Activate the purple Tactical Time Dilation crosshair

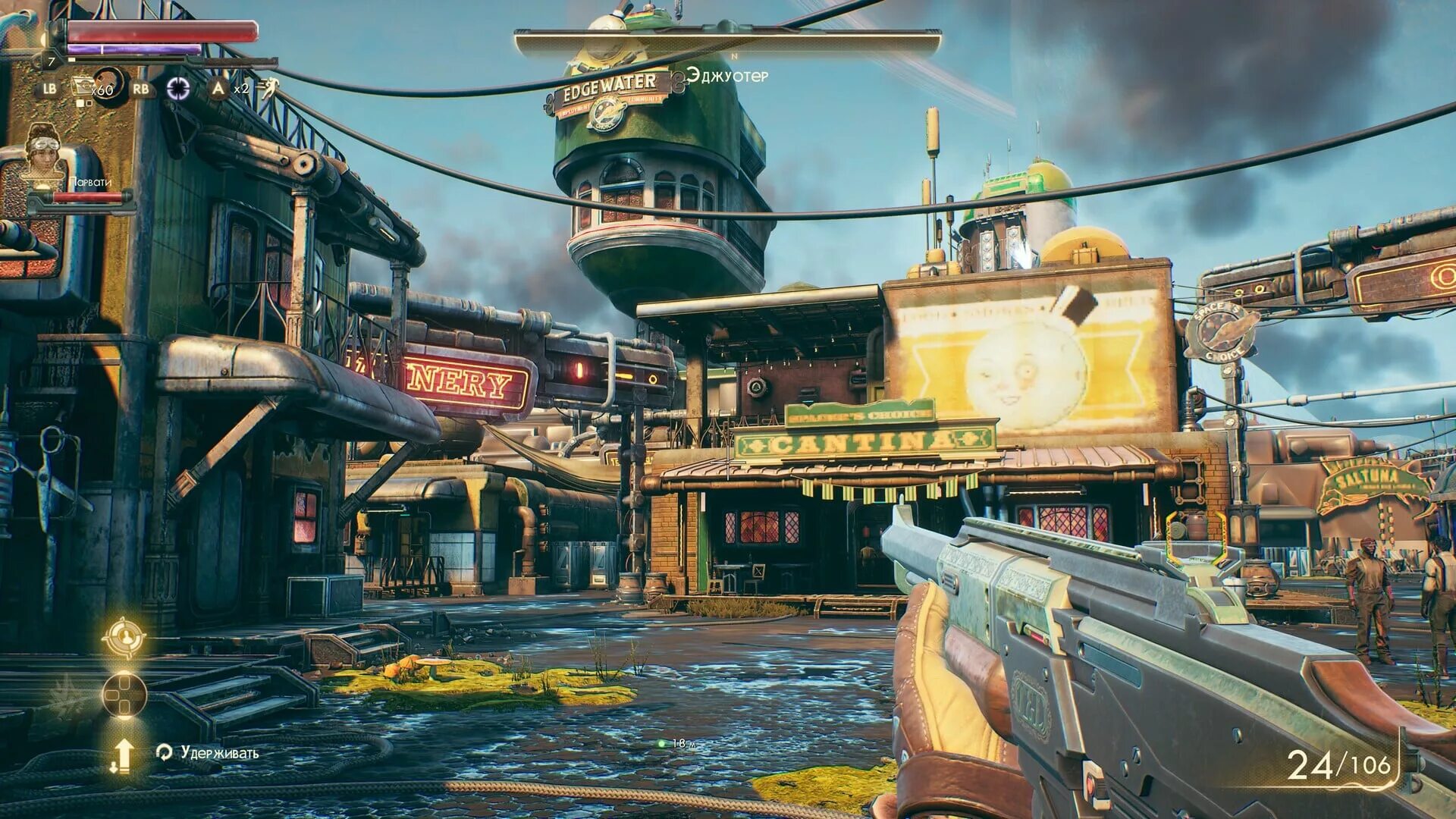tap(178, 89)
